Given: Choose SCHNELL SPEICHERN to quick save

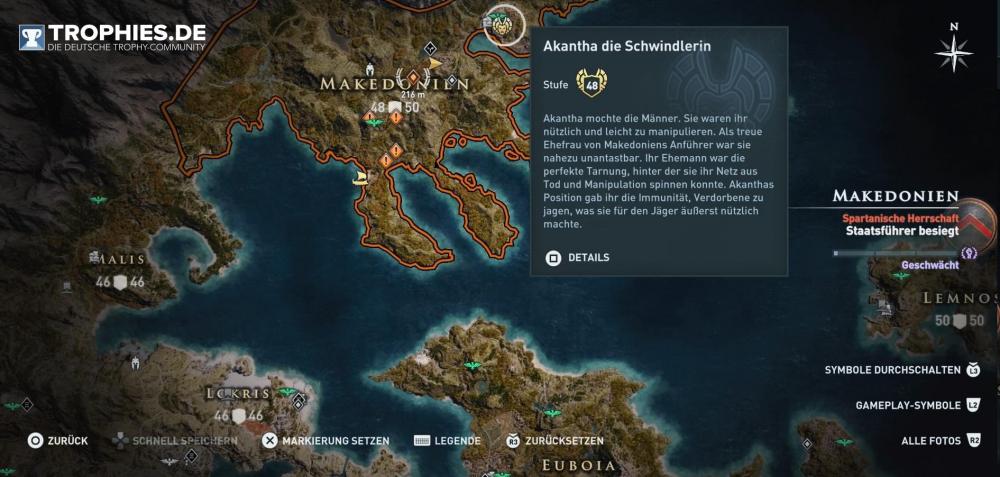Looking at the screenshot, I should click(175, 441).
